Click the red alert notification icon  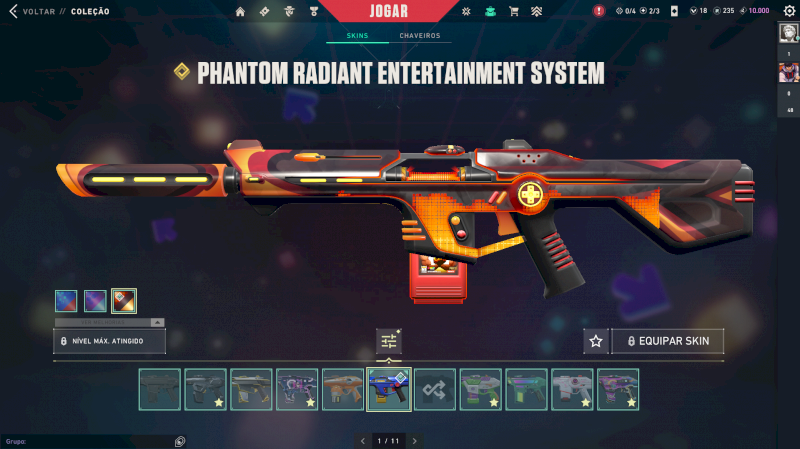599,11
